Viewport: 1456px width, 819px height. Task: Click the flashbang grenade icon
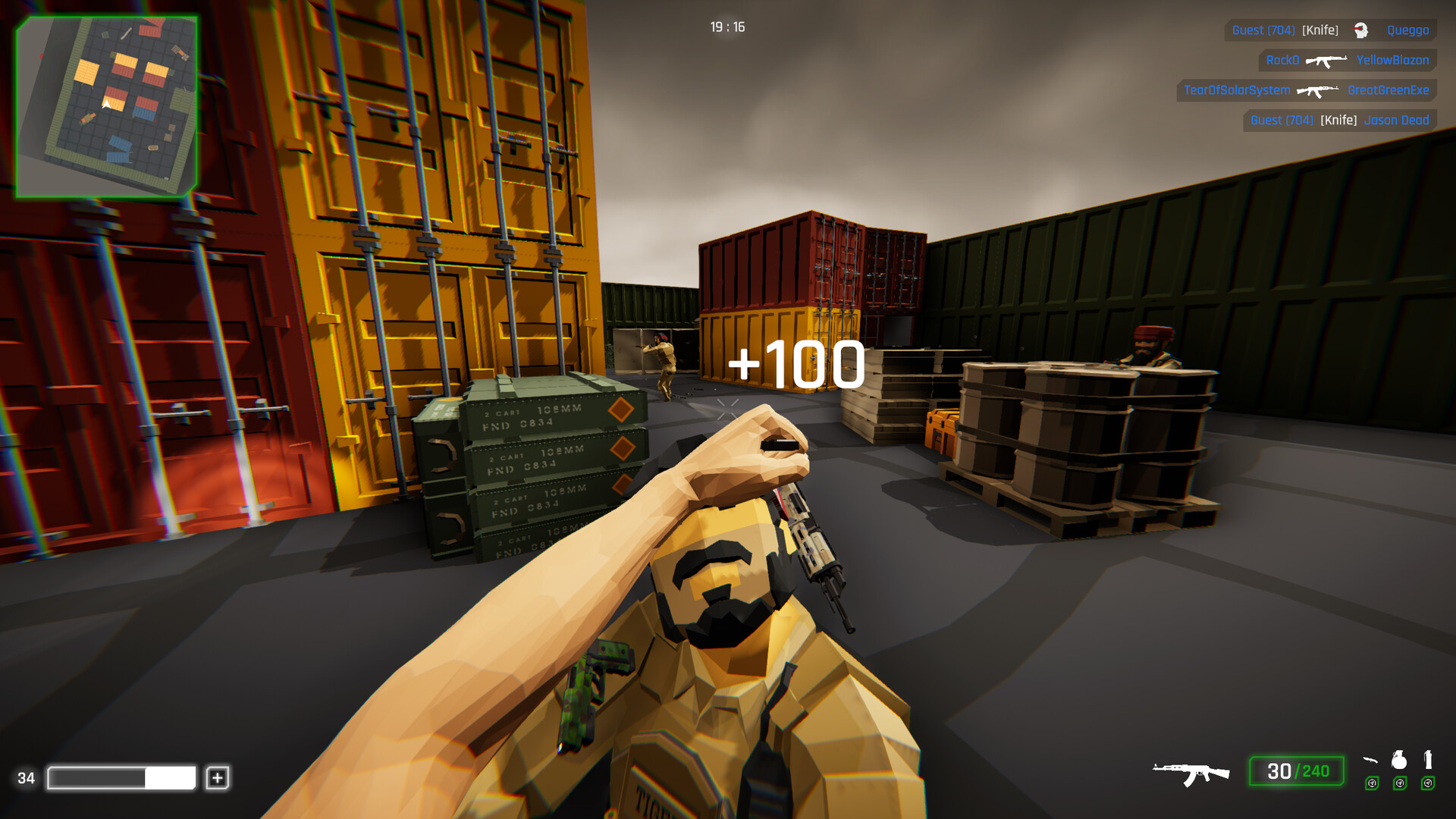point(1429,761)
